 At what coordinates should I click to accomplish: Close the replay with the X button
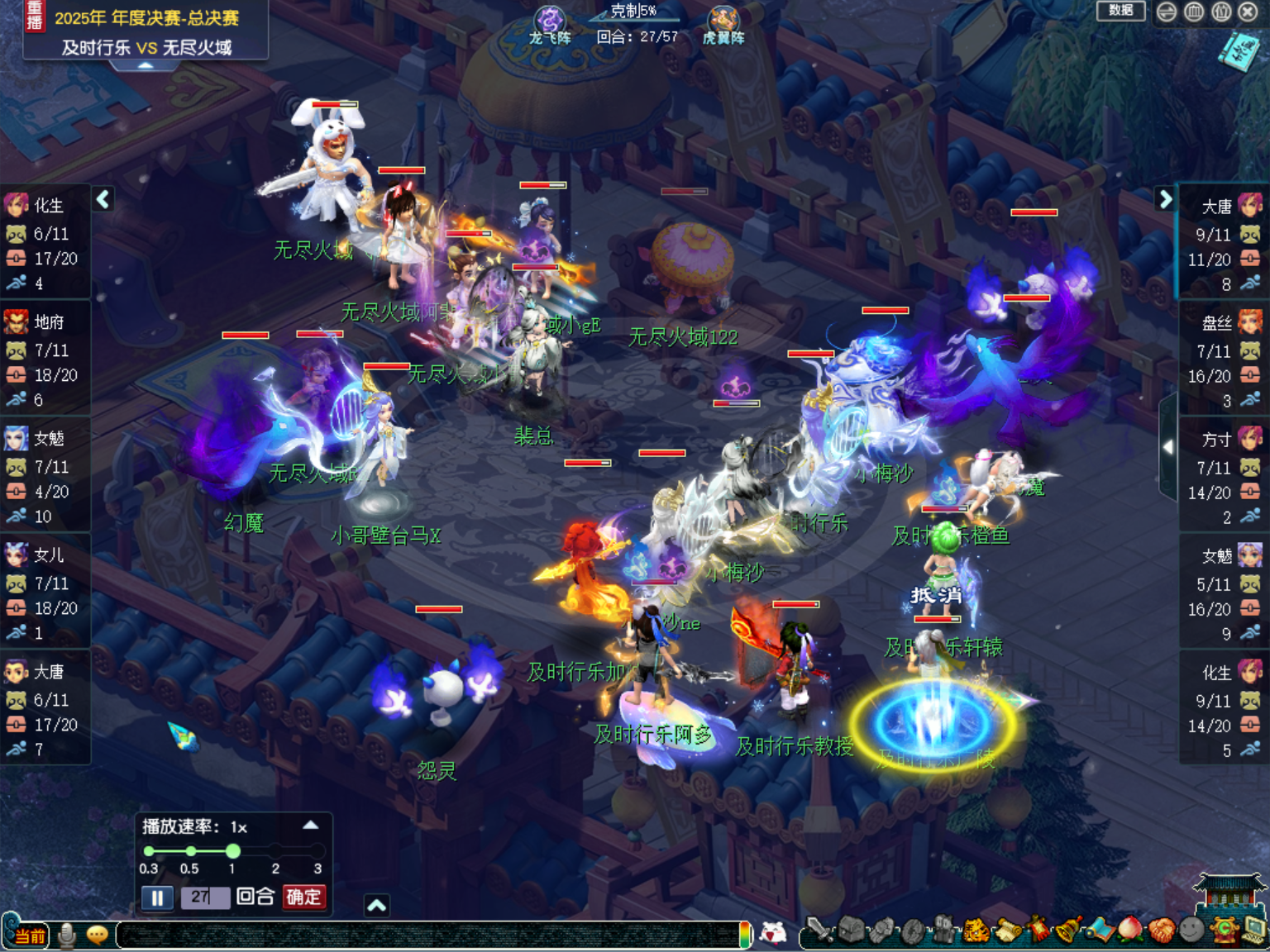[x=1248, y=12]
